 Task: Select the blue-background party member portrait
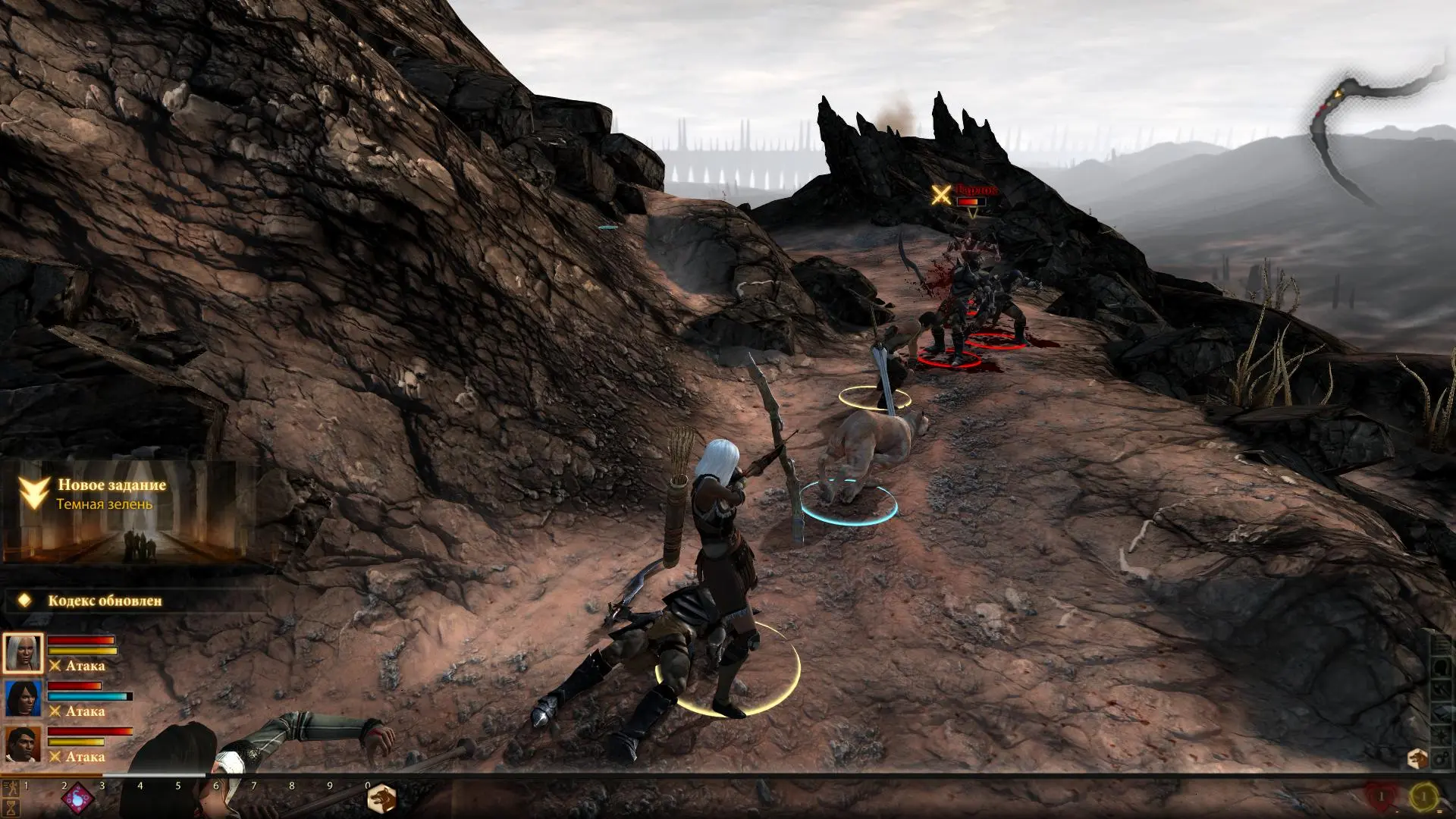tap(23, 698)
